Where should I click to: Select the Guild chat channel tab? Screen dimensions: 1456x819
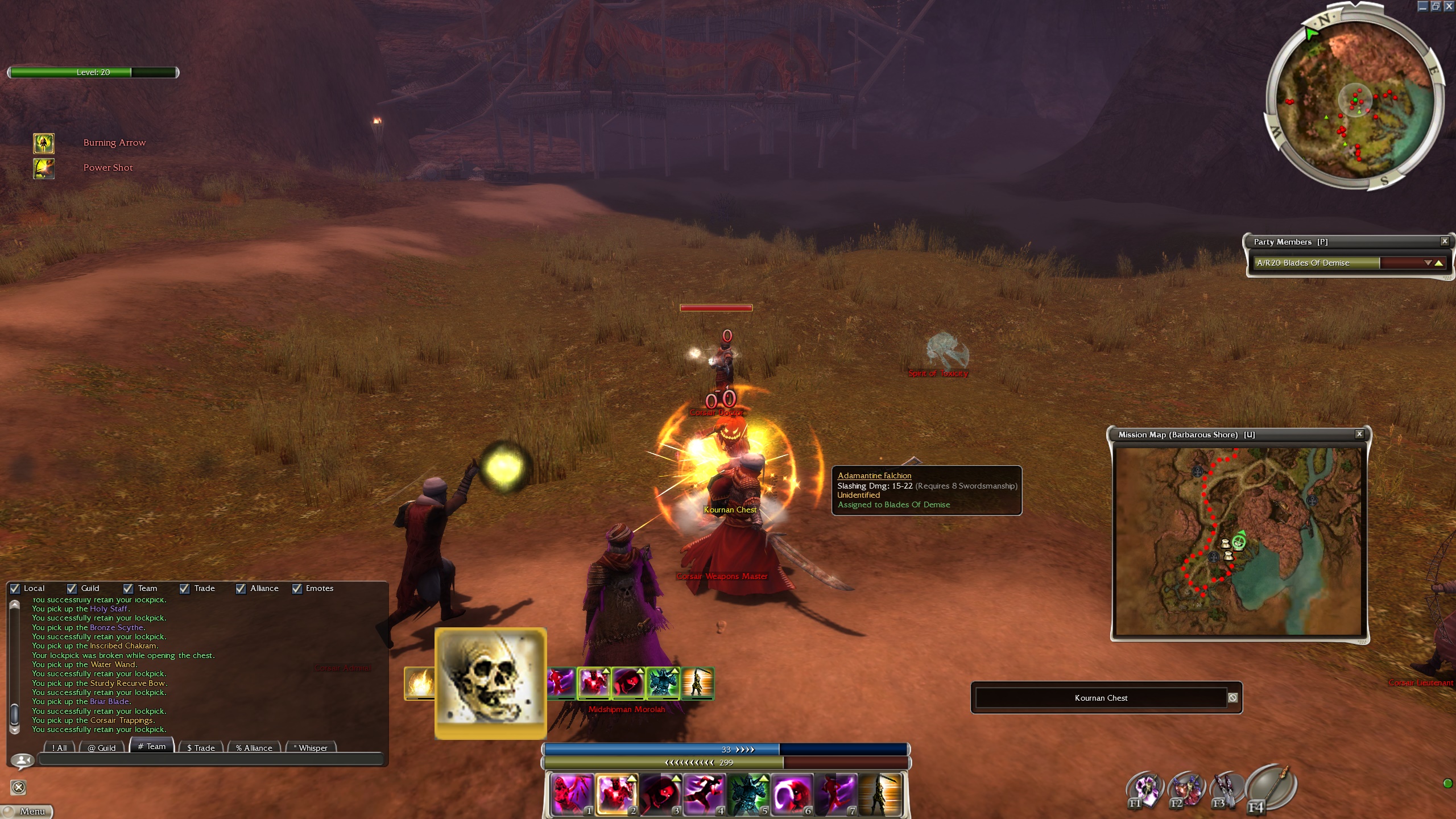pyautogui.click(x=102, y=747)
